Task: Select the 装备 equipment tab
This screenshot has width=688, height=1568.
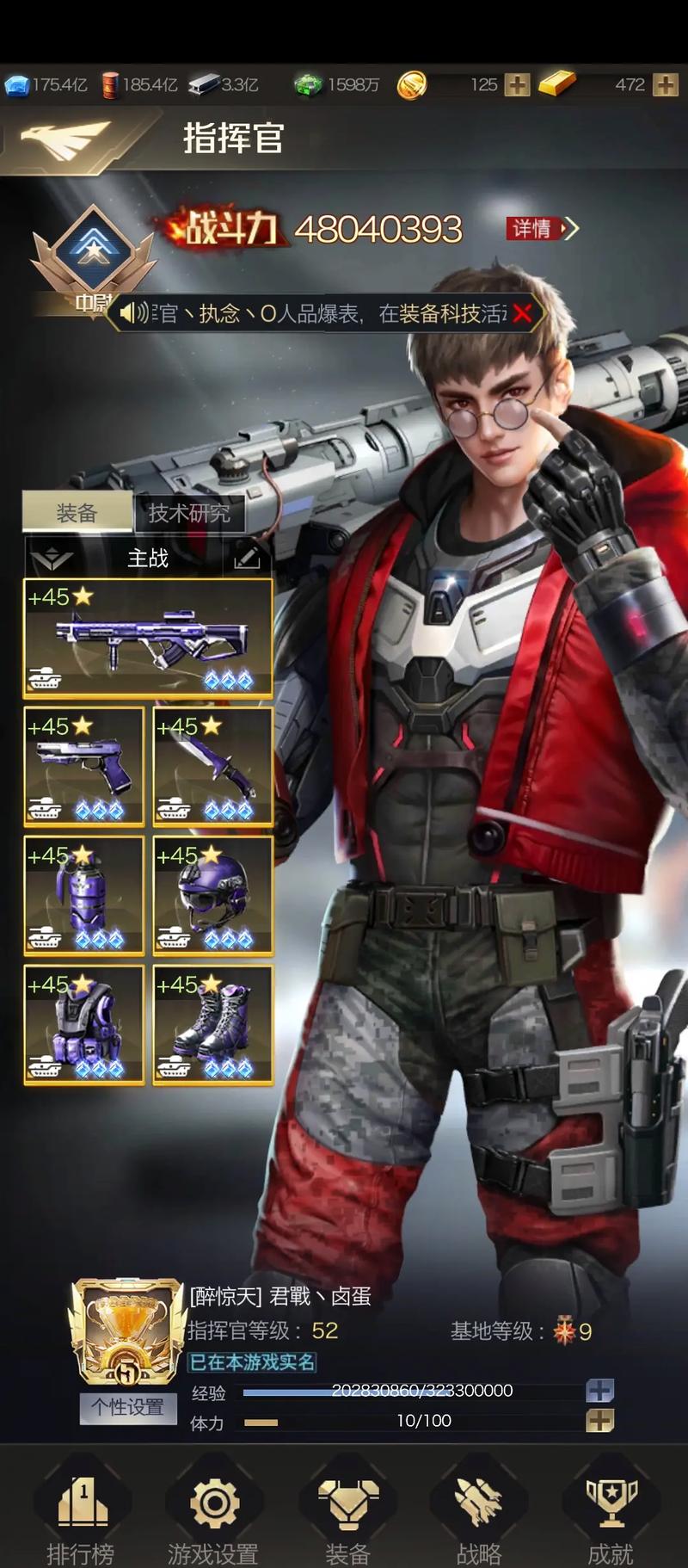Action: [x=77, y=514]
